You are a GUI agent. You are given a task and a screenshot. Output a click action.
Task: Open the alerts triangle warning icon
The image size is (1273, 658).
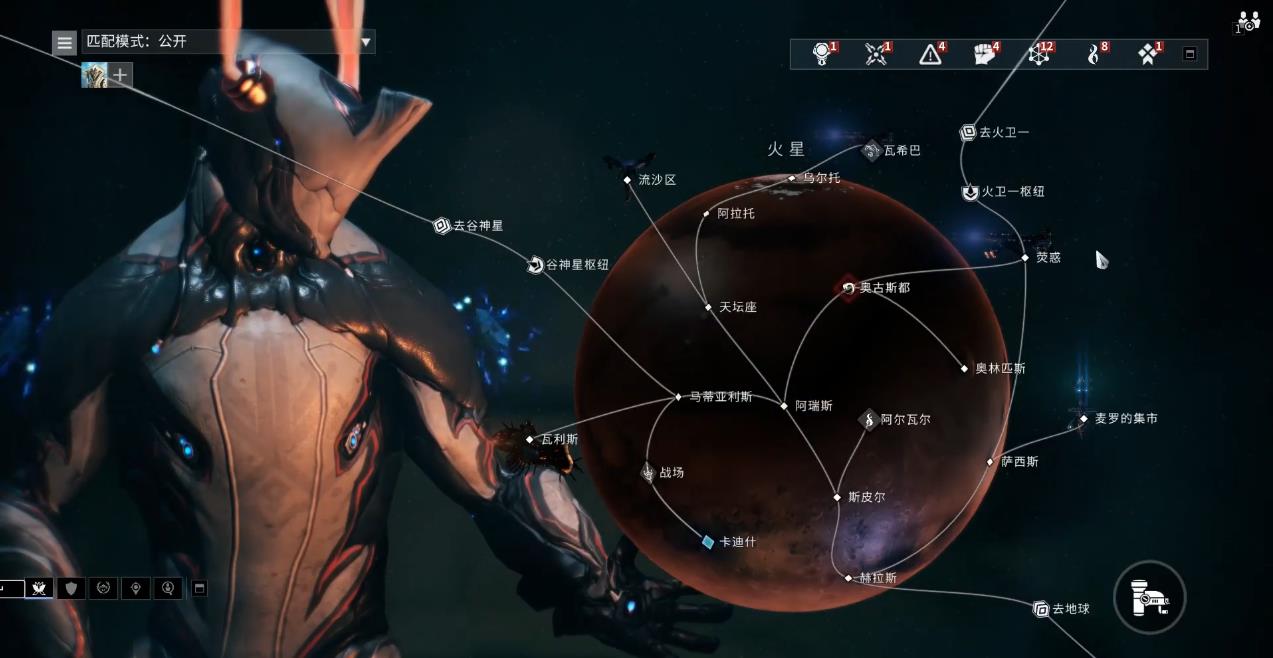click(931, 54)
